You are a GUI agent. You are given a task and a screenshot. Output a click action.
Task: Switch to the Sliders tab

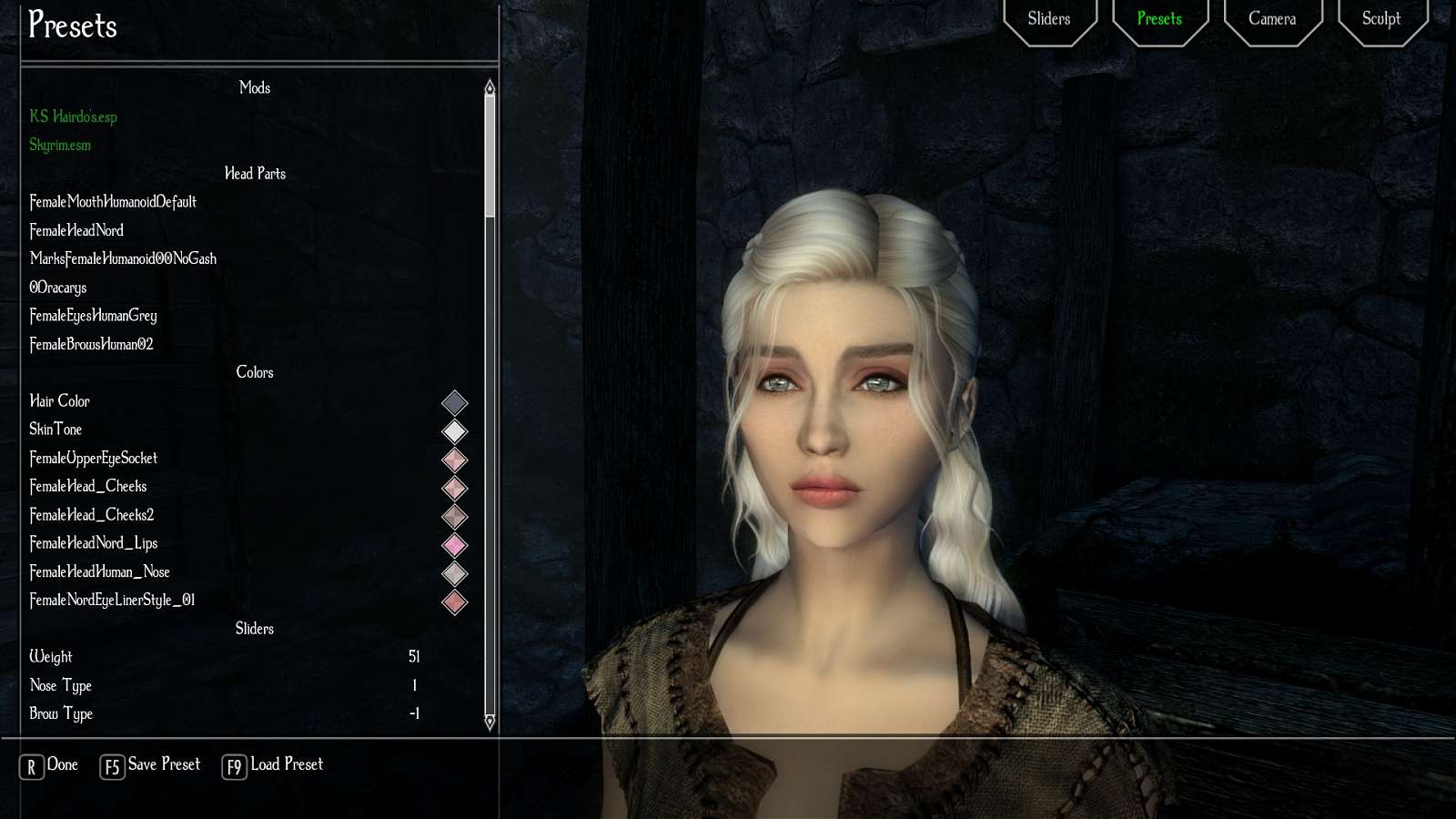pos(1049,18)
